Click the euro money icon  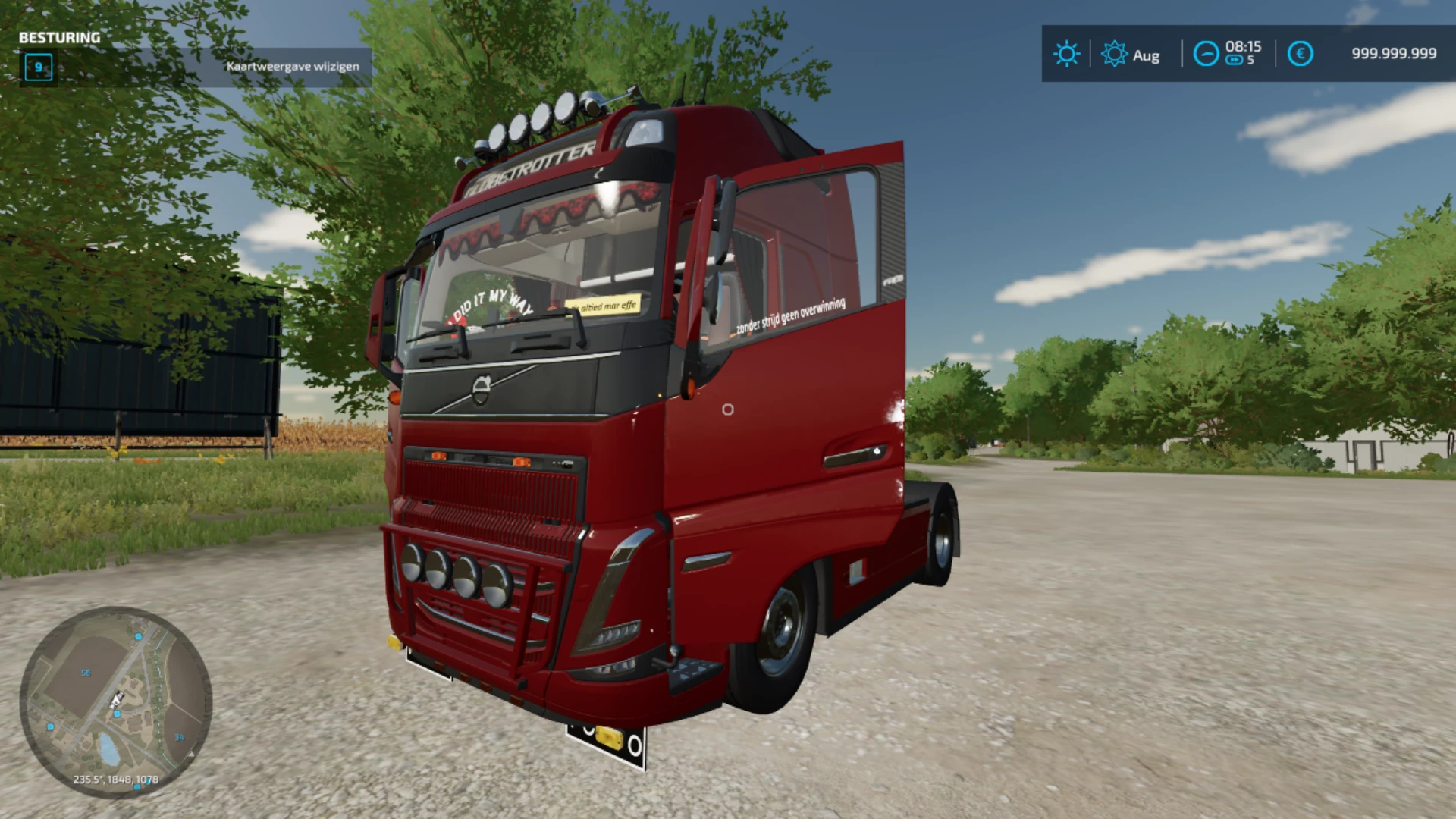coord(1300,54)
